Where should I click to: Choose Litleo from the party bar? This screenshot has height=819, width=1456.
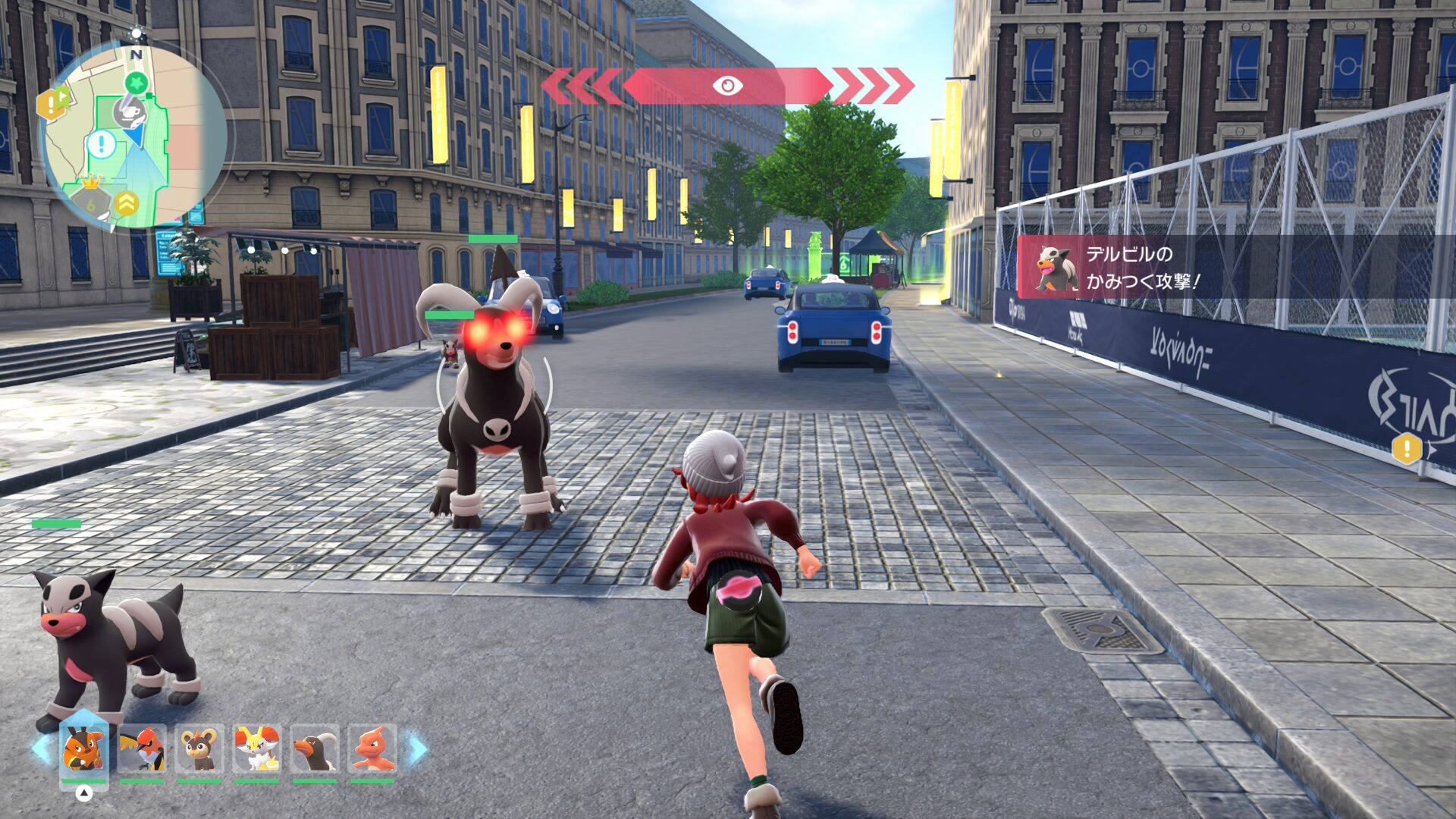point(199,748)
